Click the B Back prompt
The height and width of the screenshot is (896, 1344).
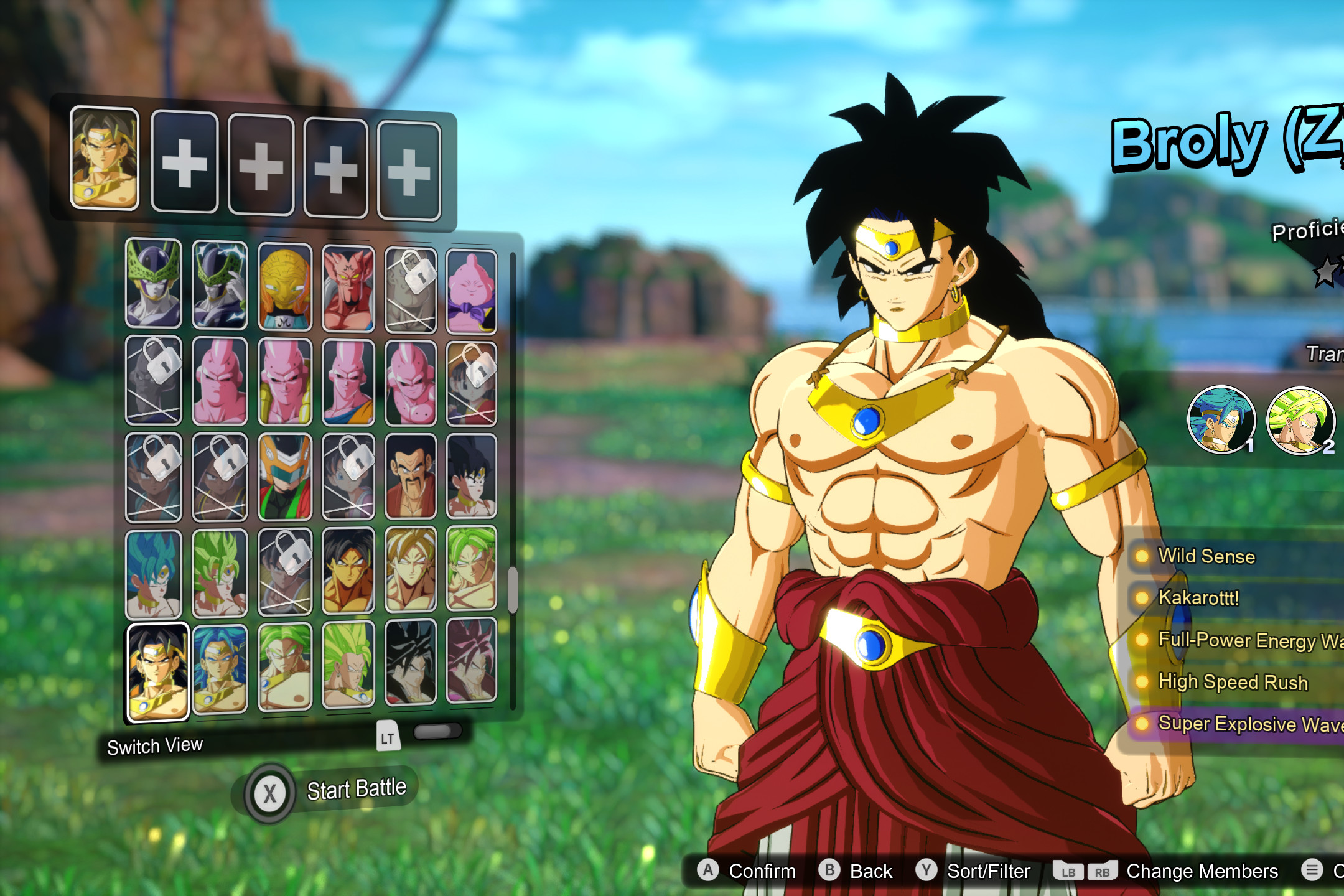coord(849,871)
